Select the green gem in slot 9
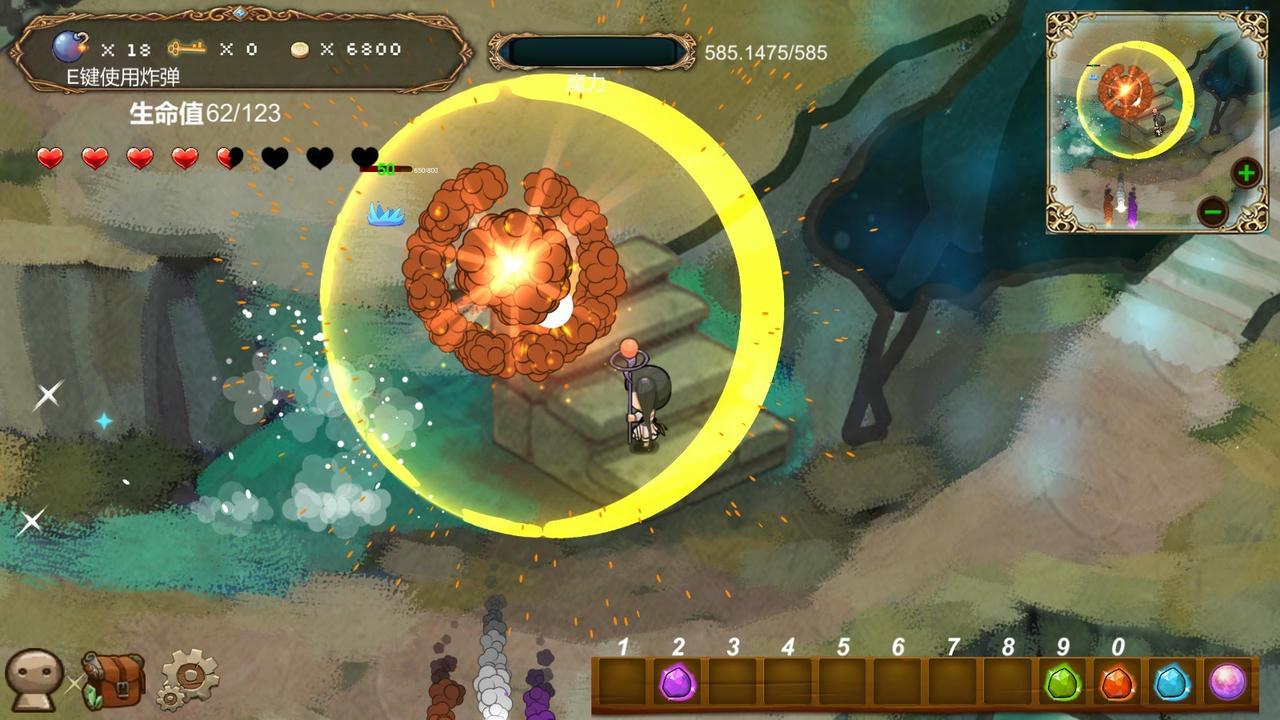The height and width of the screenshot is (720, 1280). tap(1061, 684)
